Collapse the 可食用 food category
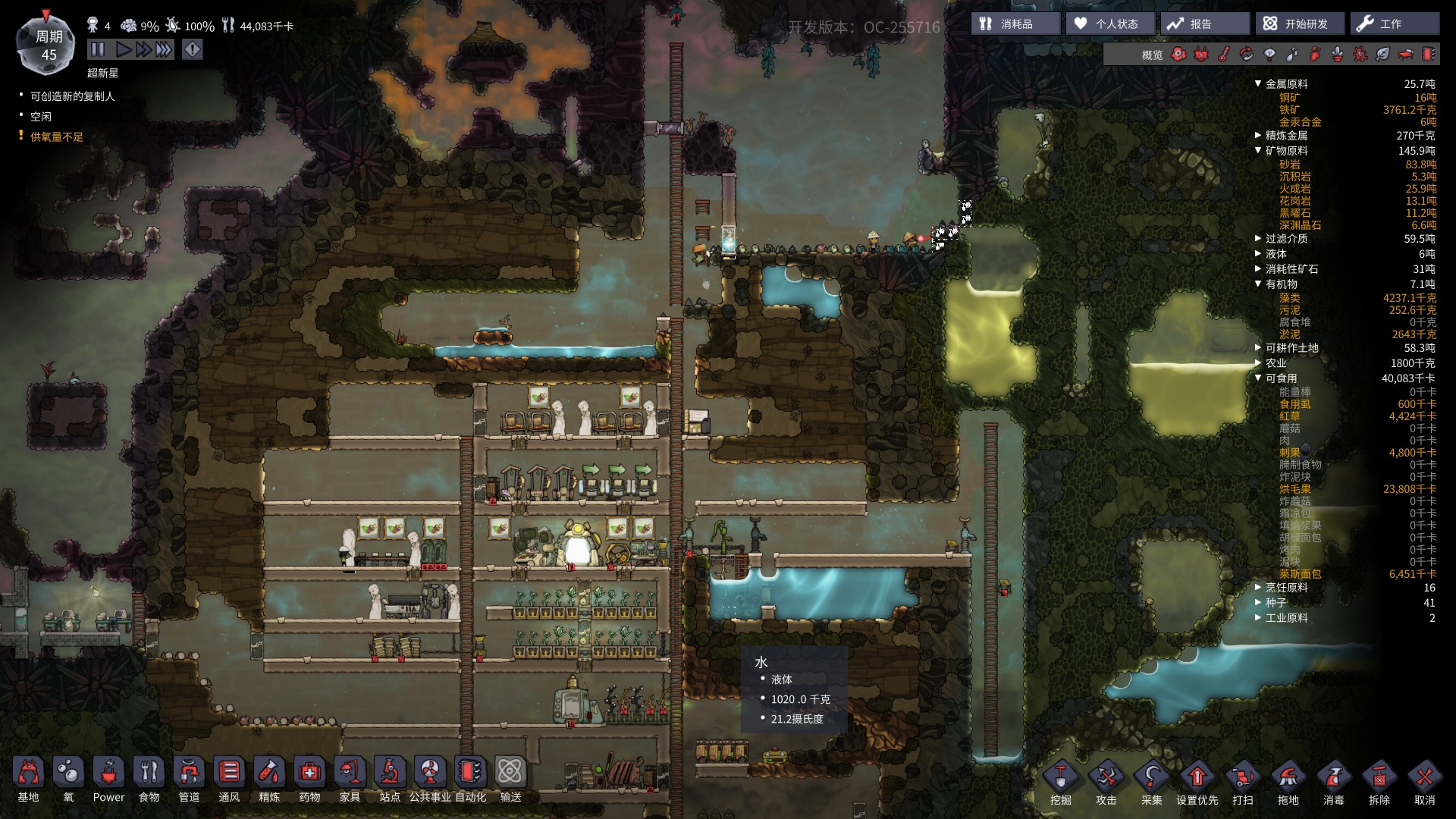The width and height of the screenshot is (1456, 819). click(1259, 378)
